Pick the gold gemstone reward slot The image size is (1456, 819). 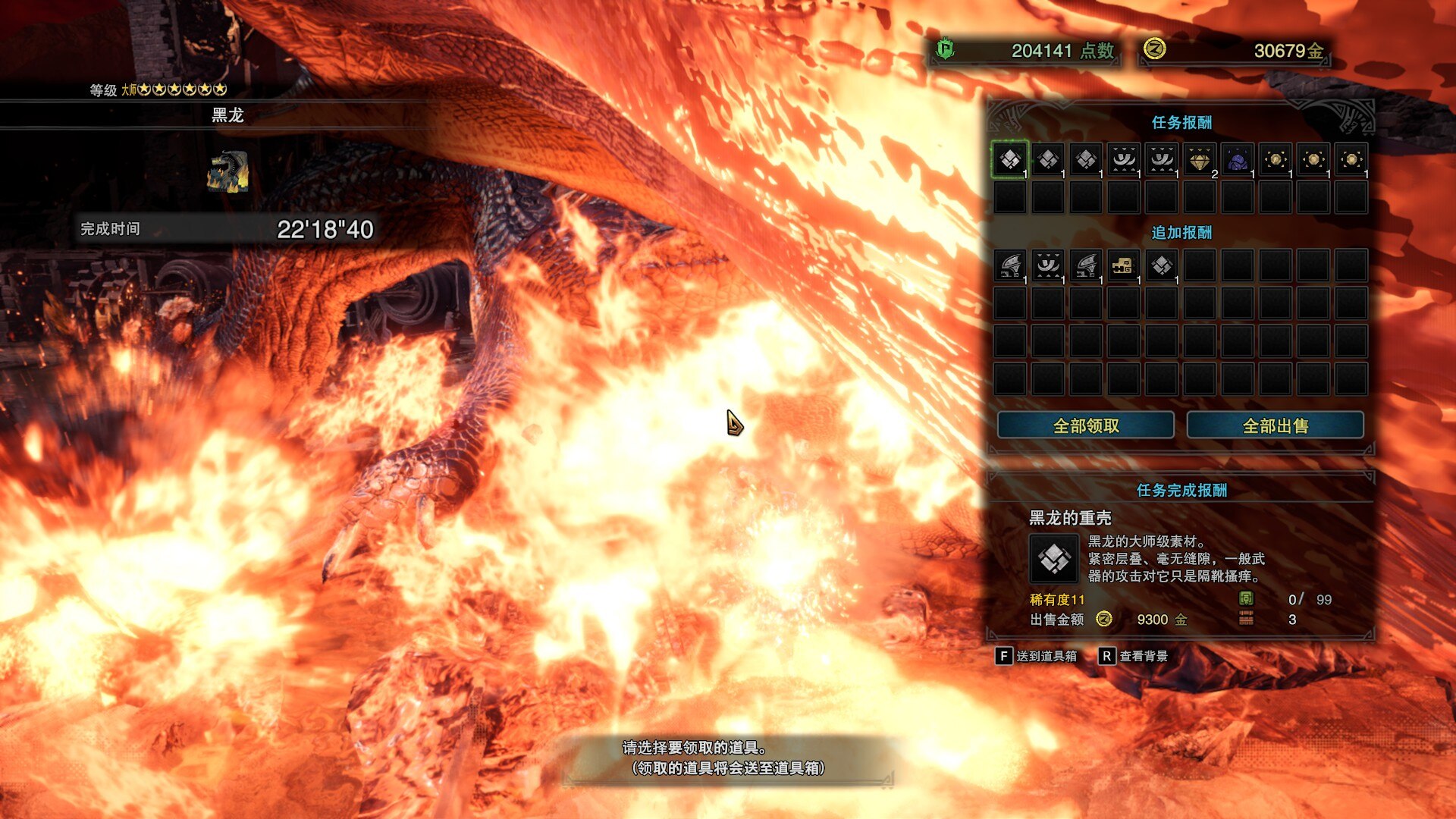[1200, 159]
